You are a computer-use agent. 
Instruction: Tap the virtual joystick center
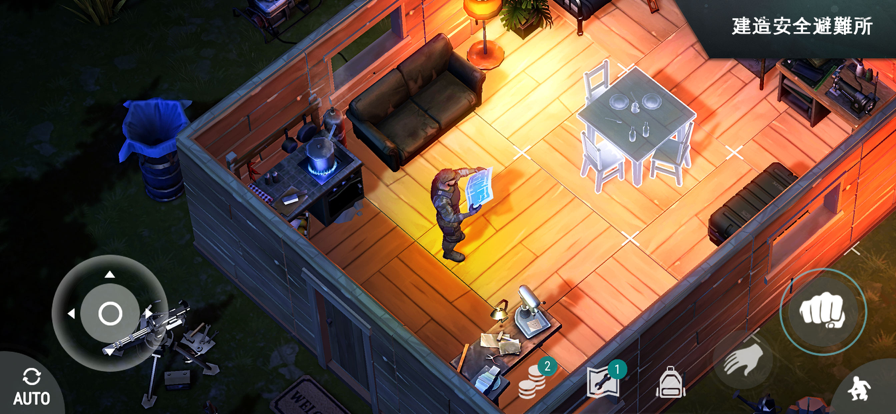pyautogui.click(x=109, y=313)
